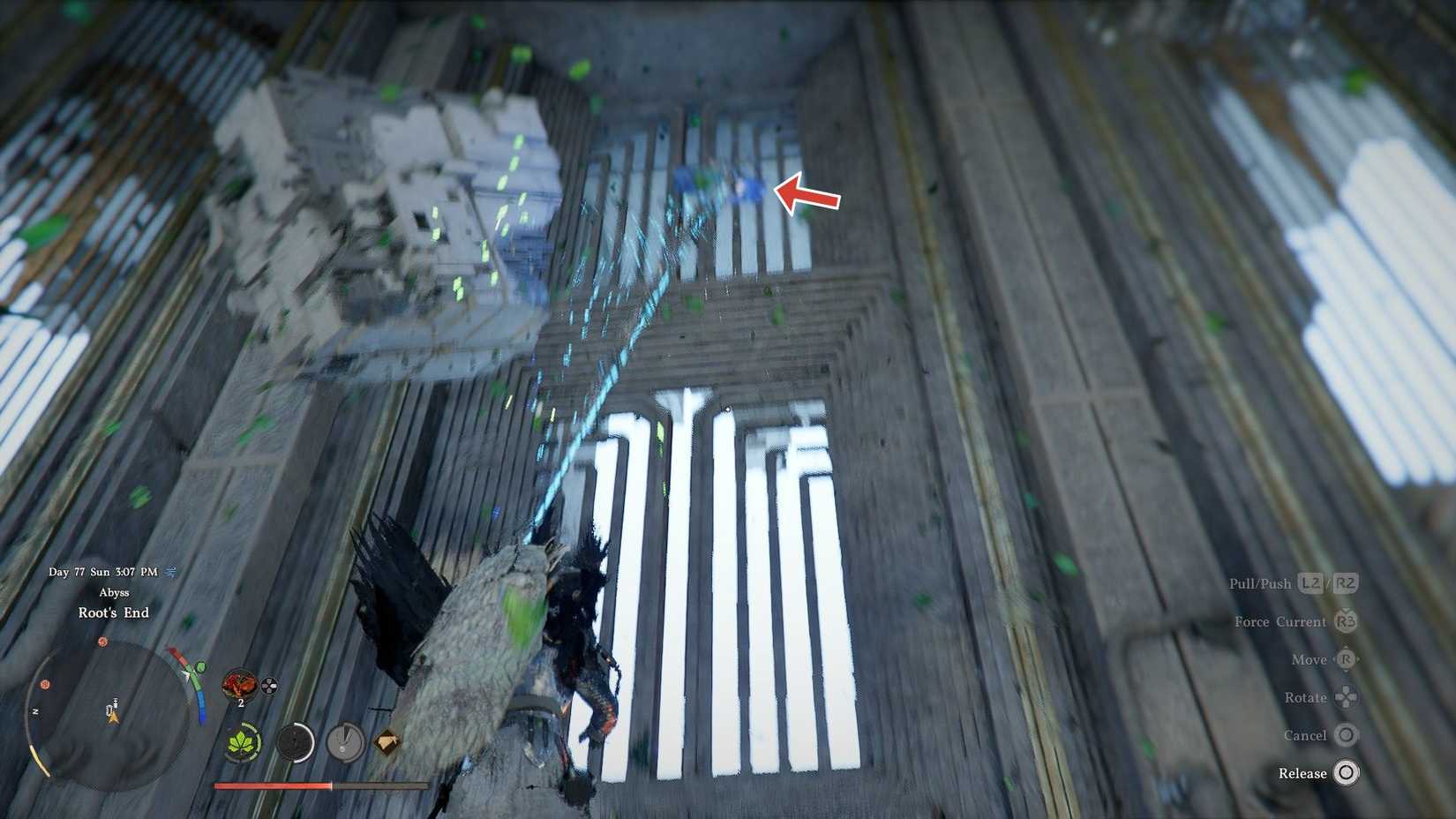Select the green leaf stamina icon
The image size is (1456, 819).
click(243, 742)
